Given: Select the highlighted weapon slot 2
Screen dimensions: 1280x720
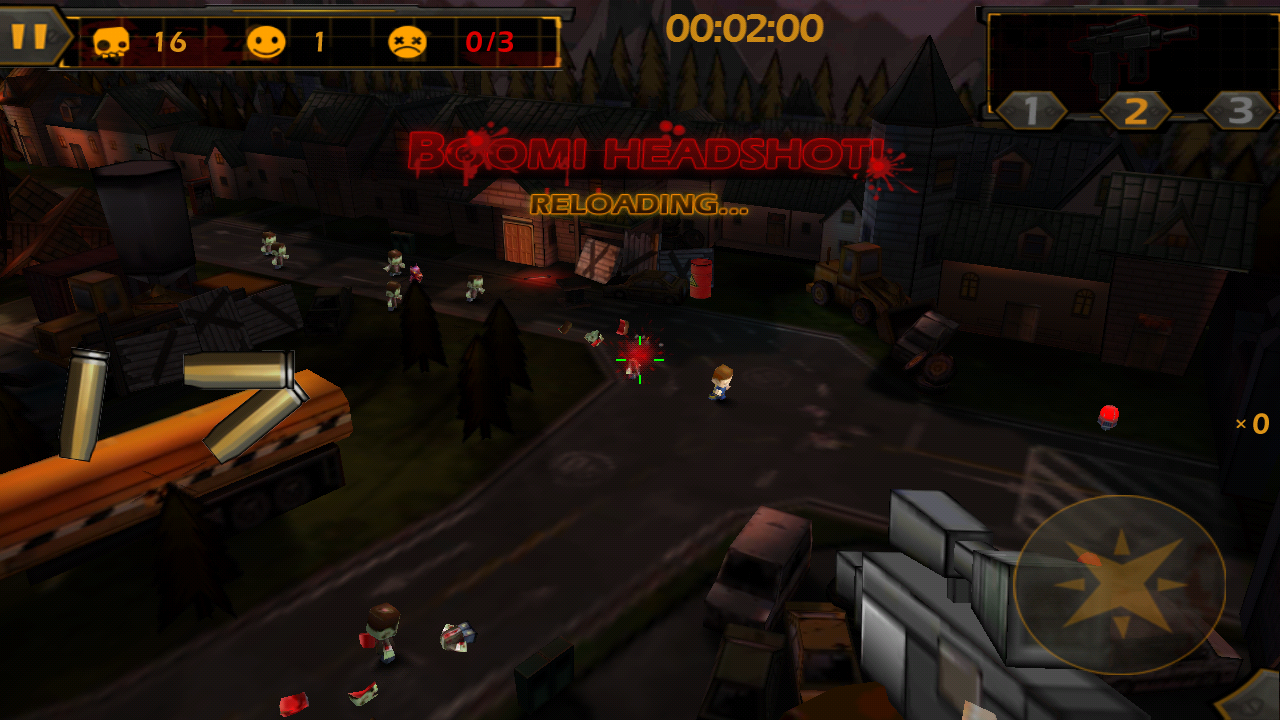Looking at the screenshot, I should click(x=1135, y=111).
